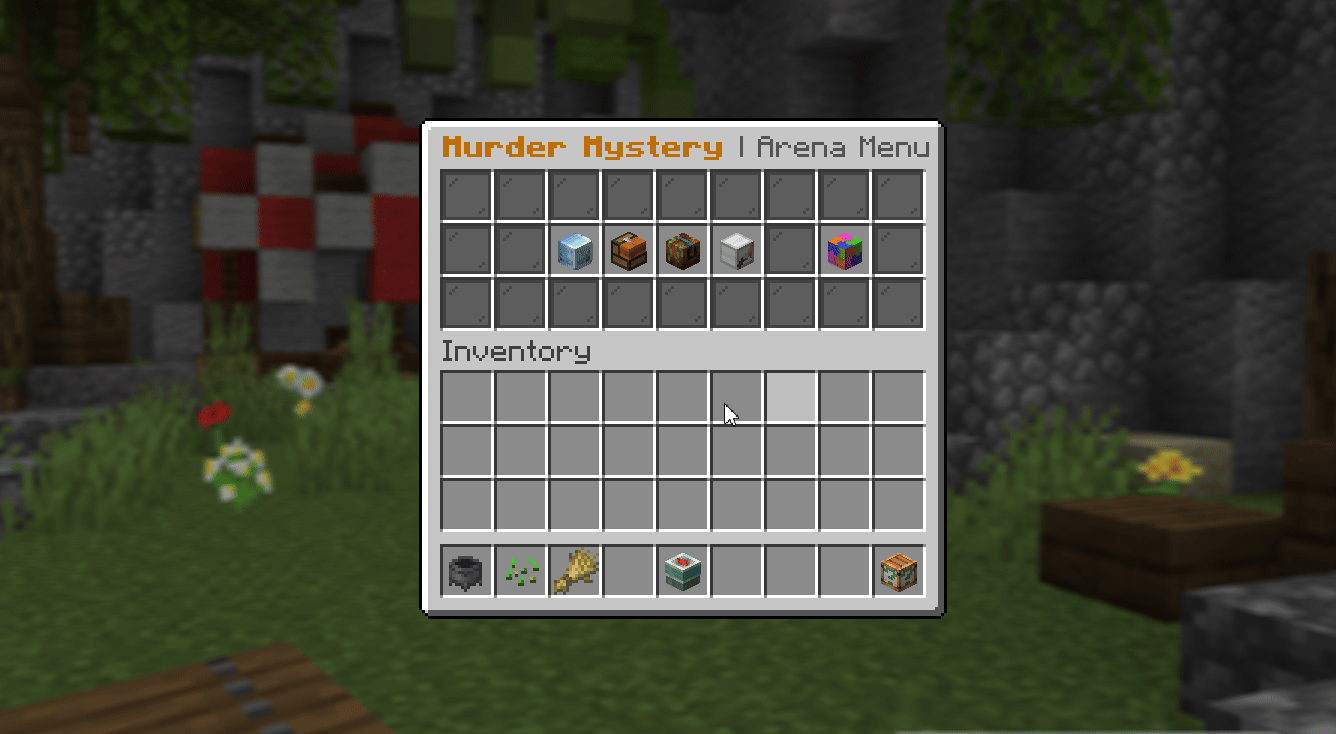
Task: Click the highlighted inventory slot
Action: 790,397
